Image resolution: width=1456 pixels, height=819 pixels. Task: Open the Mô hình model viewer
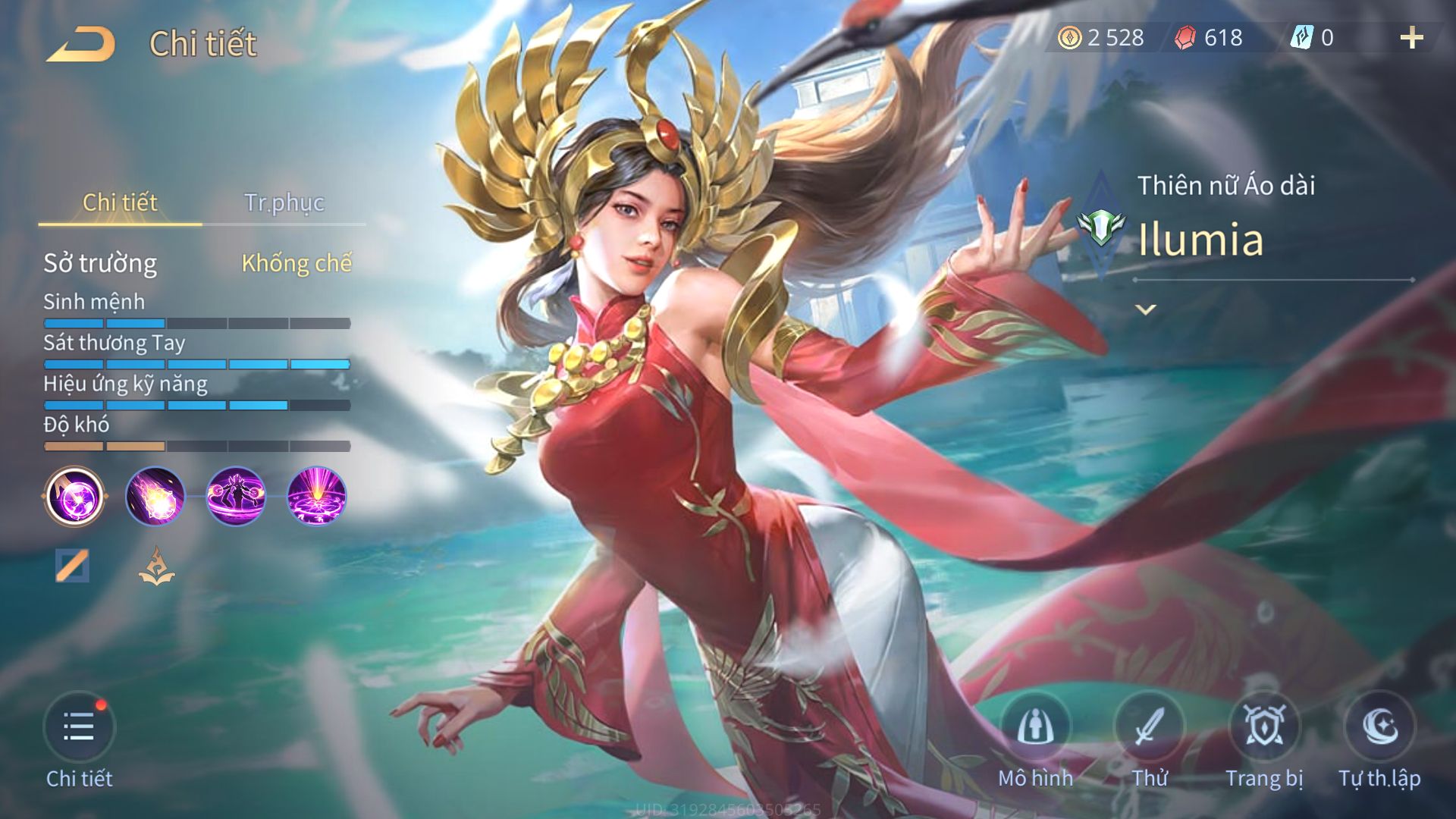[1035, 728]
